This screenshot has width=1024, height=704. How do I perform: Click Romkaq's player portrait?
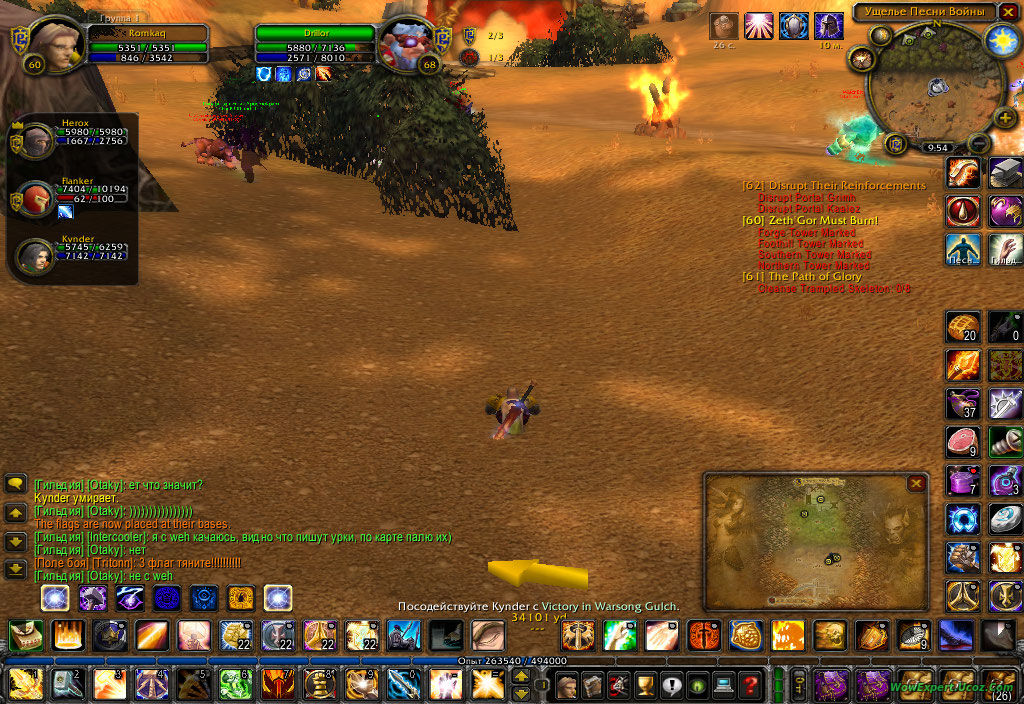(56, 45)
